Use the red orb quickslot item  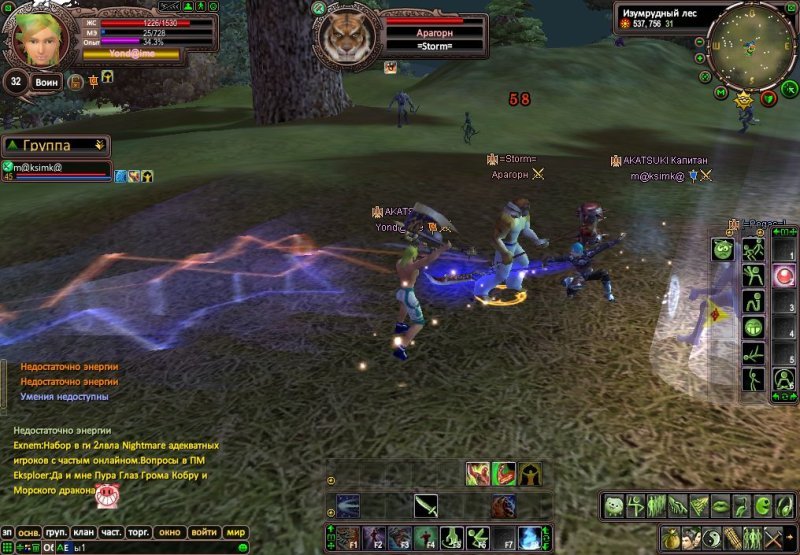pos(784,277)
